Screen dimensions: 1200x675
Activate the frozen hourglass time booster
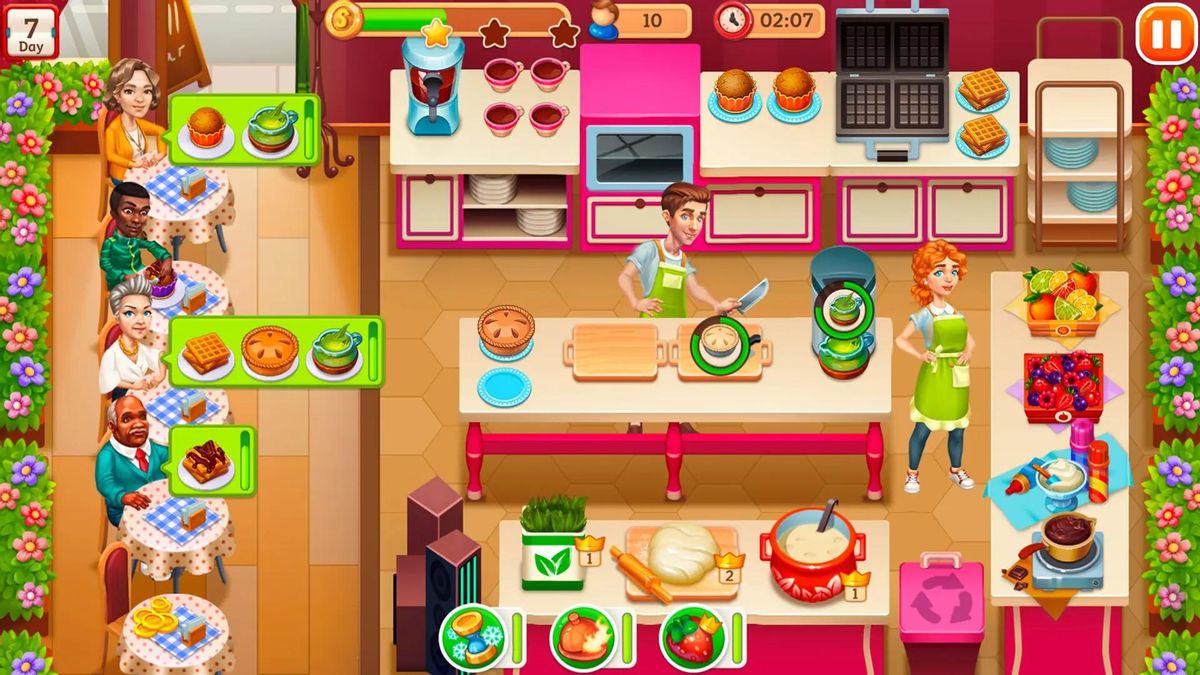tap(473, 638)
